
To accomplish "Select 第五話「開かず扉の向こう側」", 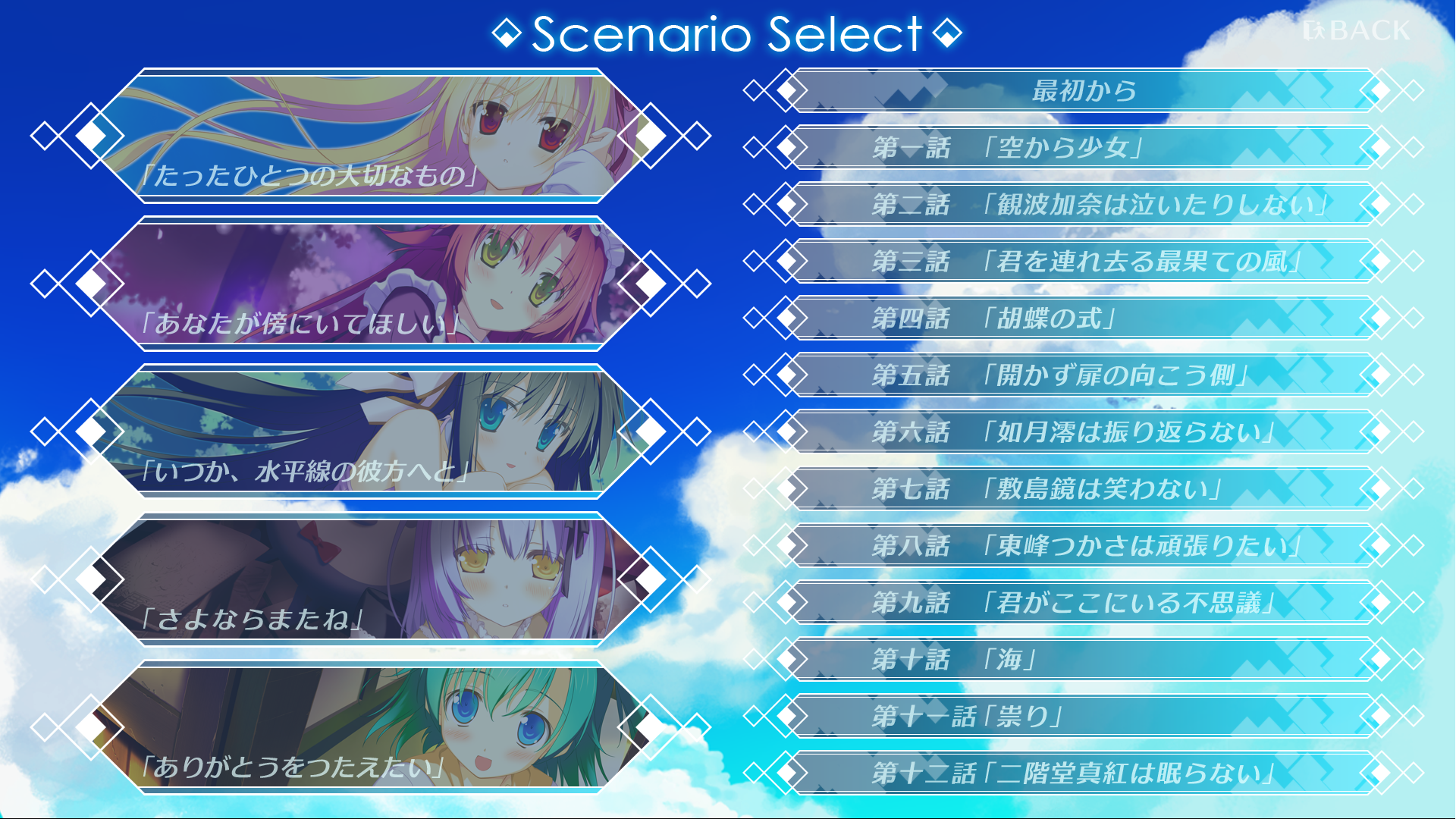I will 1083,375.
